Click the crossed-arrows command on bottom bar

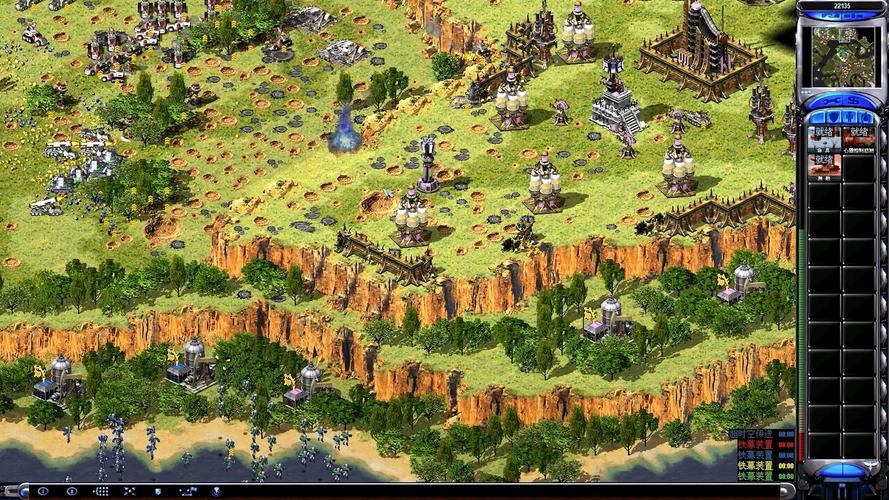(130, 491)
